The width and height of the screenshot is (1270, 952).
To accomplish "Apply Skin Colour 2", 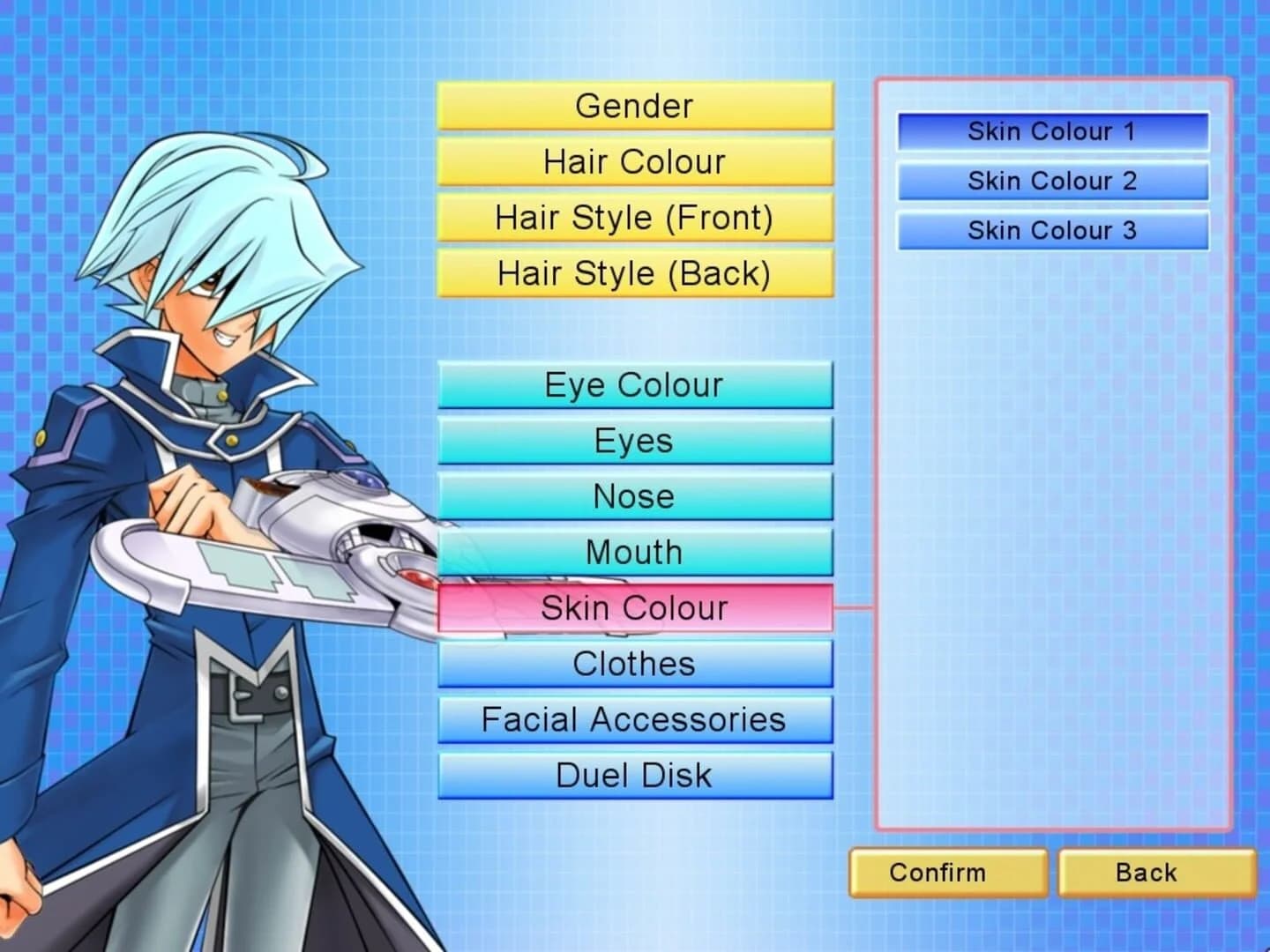I will (x=1051, y=182).
